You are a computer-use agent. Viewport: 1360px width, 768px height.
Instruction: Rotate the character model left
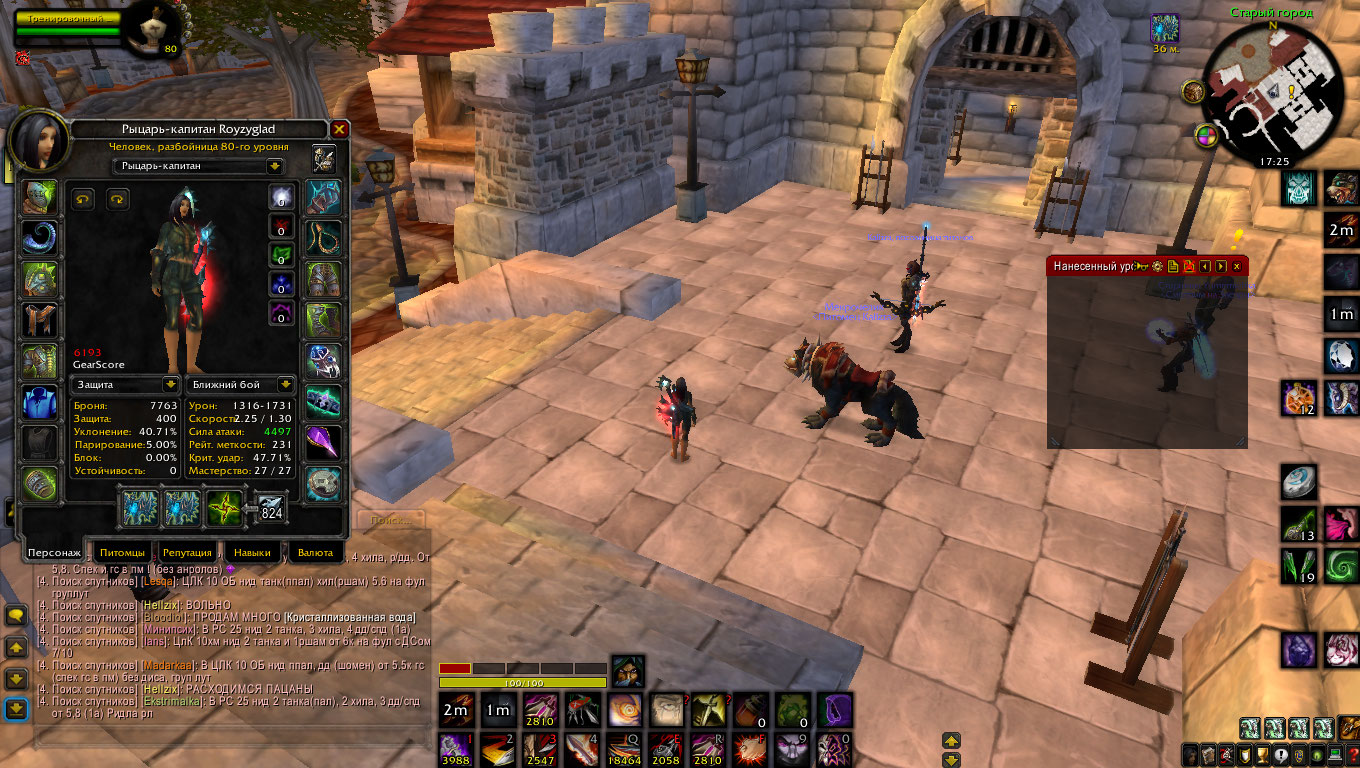point(83,200)
